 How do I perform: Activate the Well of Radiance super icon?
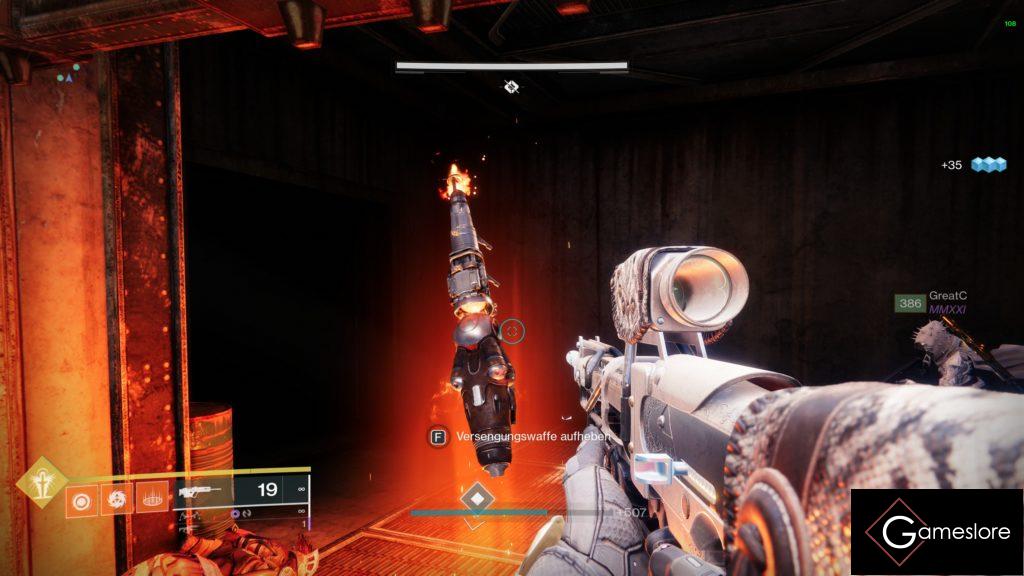point(43,485)
